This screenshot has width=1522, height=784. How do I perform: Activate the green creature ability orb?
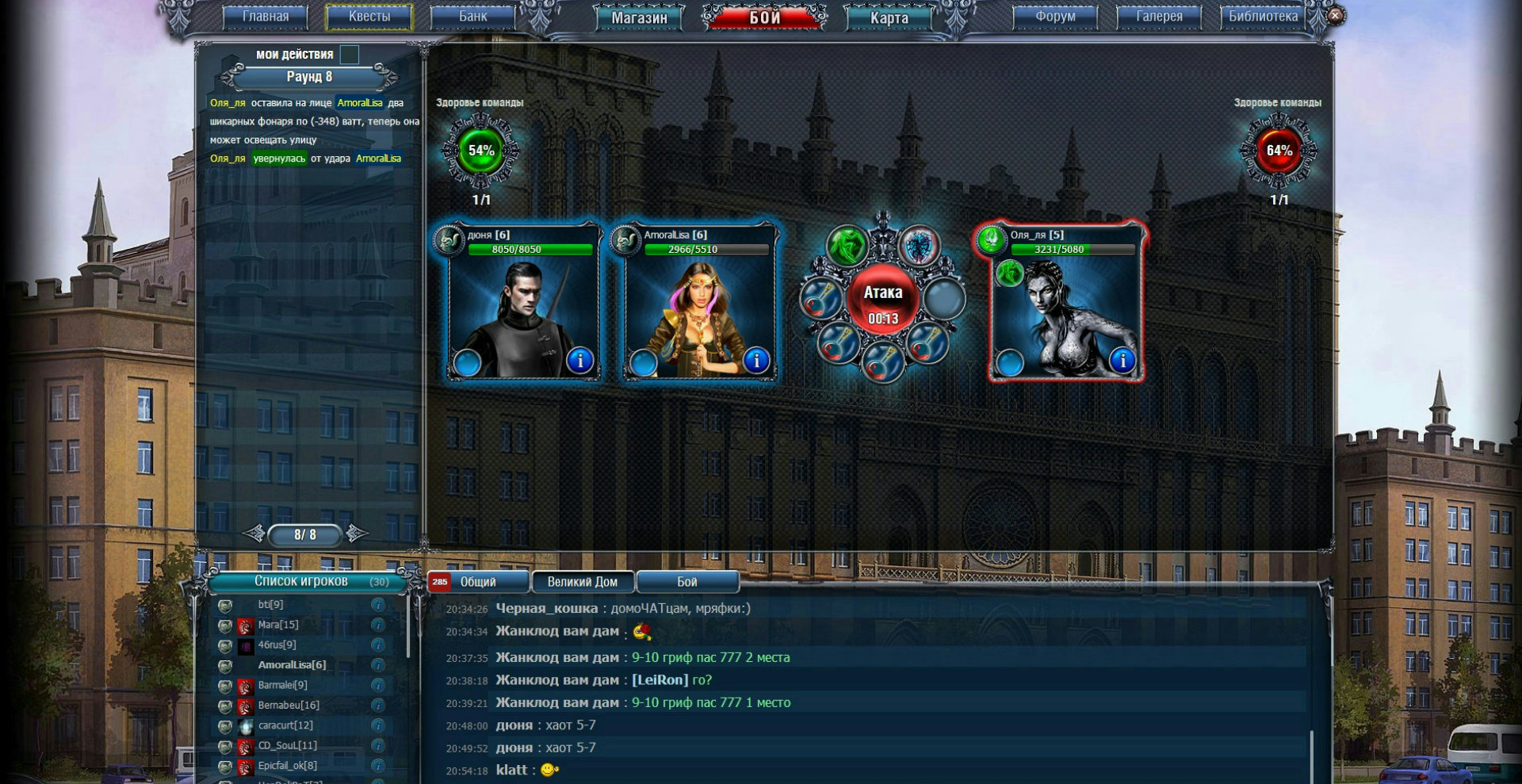tap(847, 246)
